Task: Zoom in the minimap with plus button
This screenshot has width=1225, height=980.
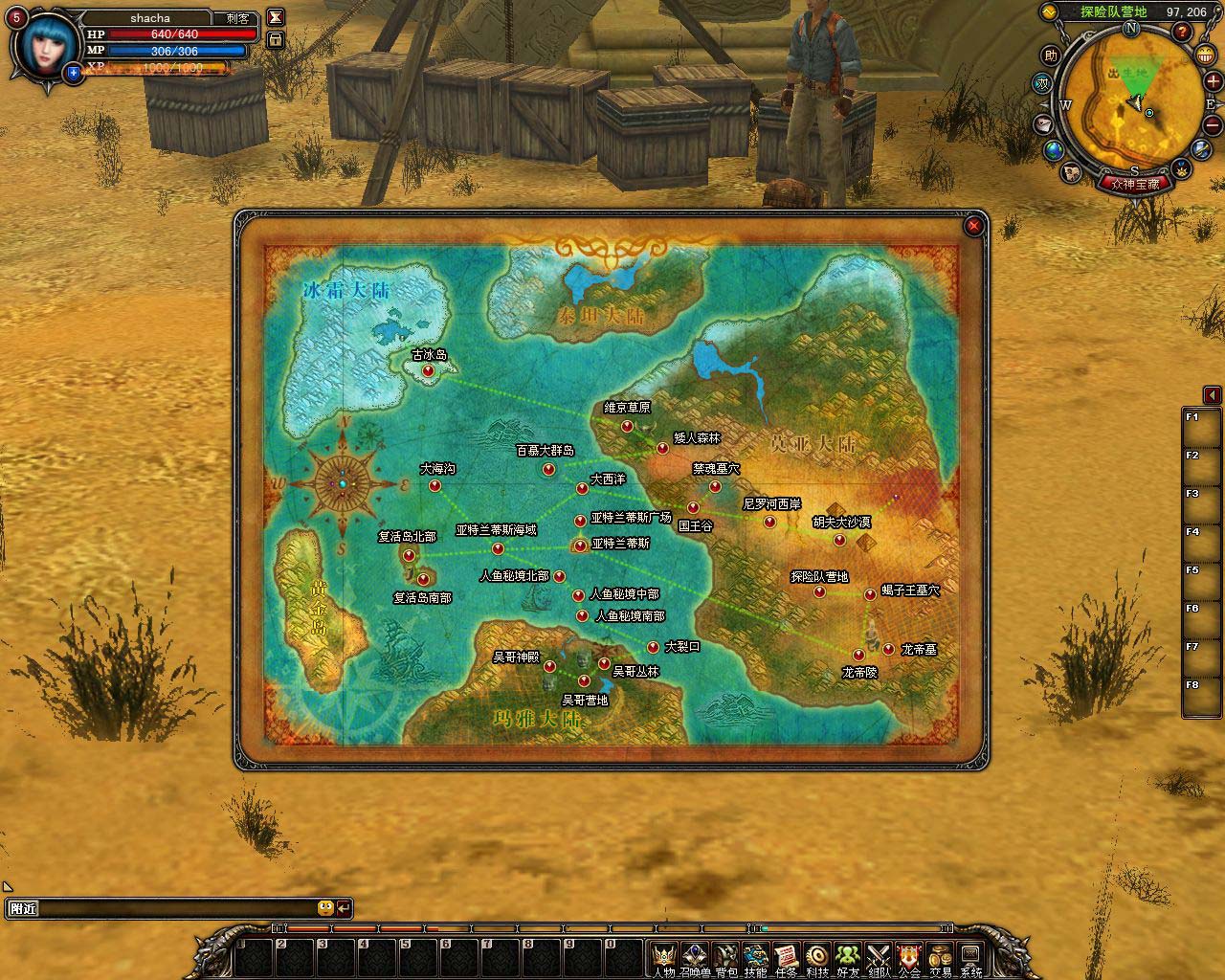Action: coord(1213,81)
